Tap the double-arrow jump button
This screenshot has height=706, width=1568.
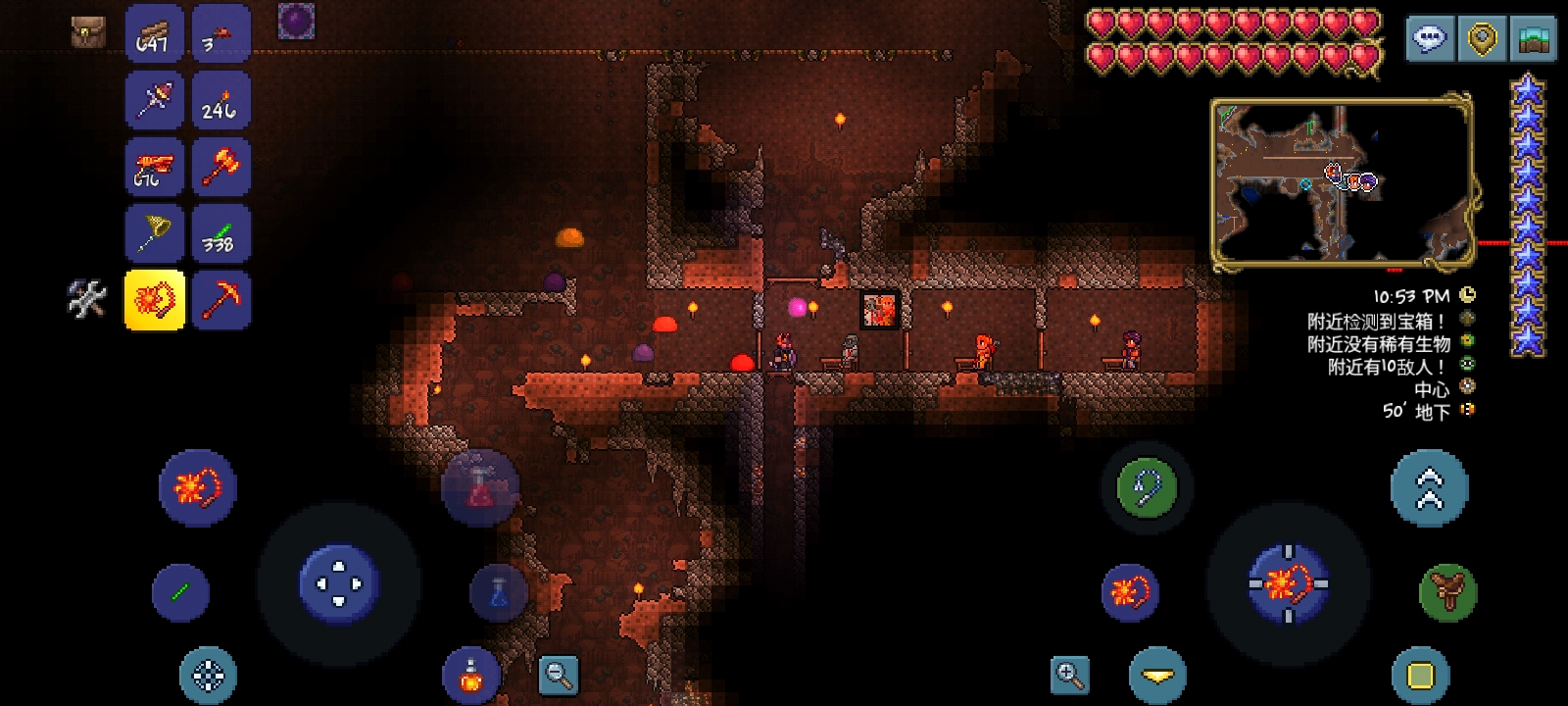click(1429, 487)
